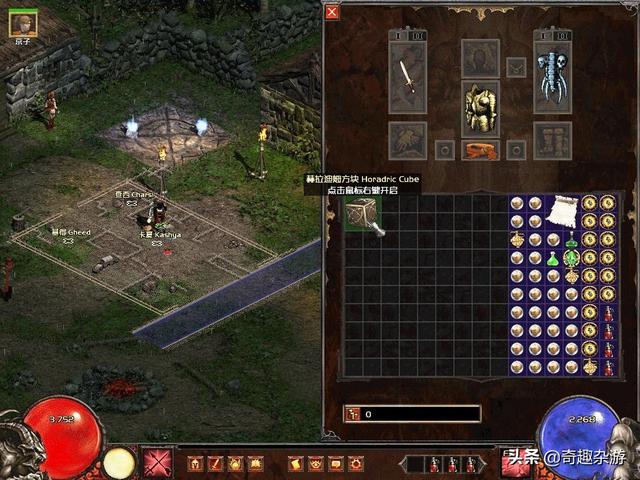
Task: Click the gold drop button beside amount
Action: (353, 413)
